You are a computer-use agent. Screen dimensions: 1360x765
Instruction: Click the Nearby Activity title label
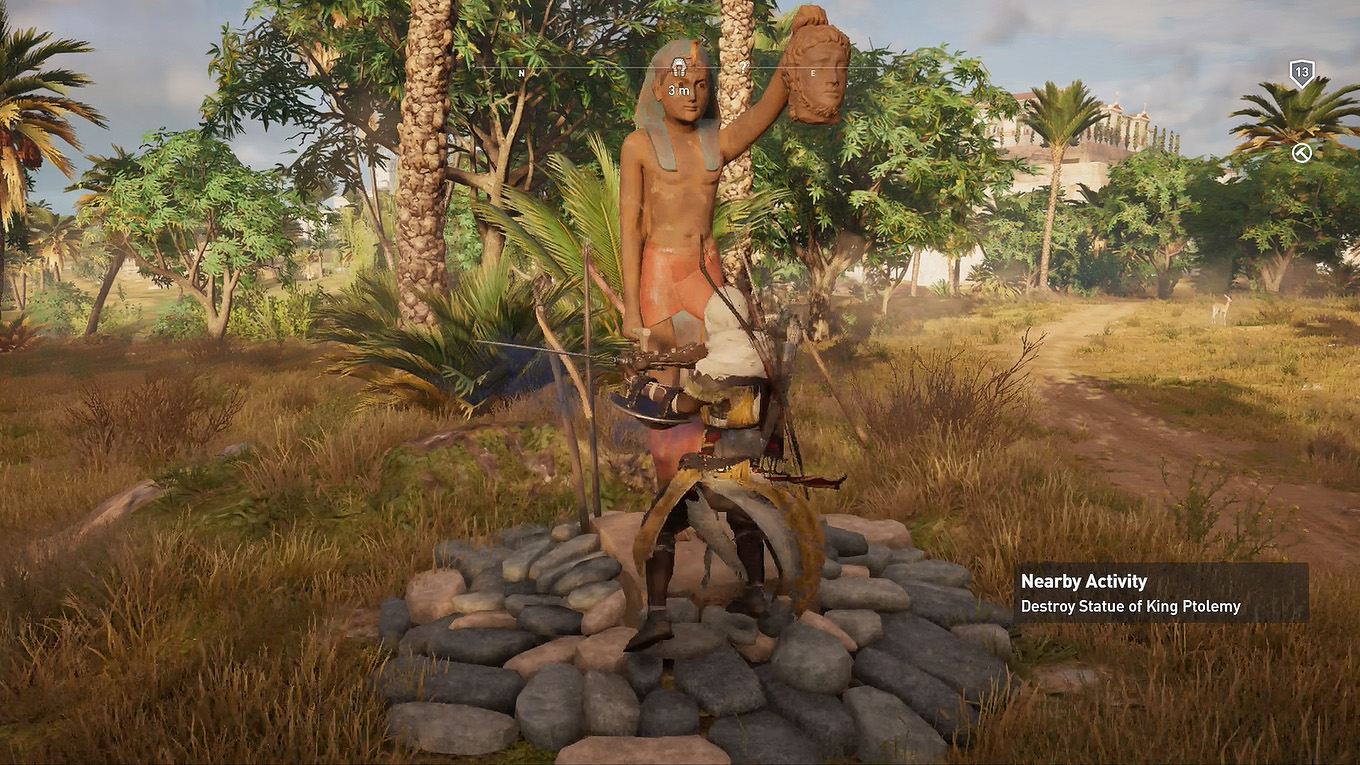(x=1083, y=580)
